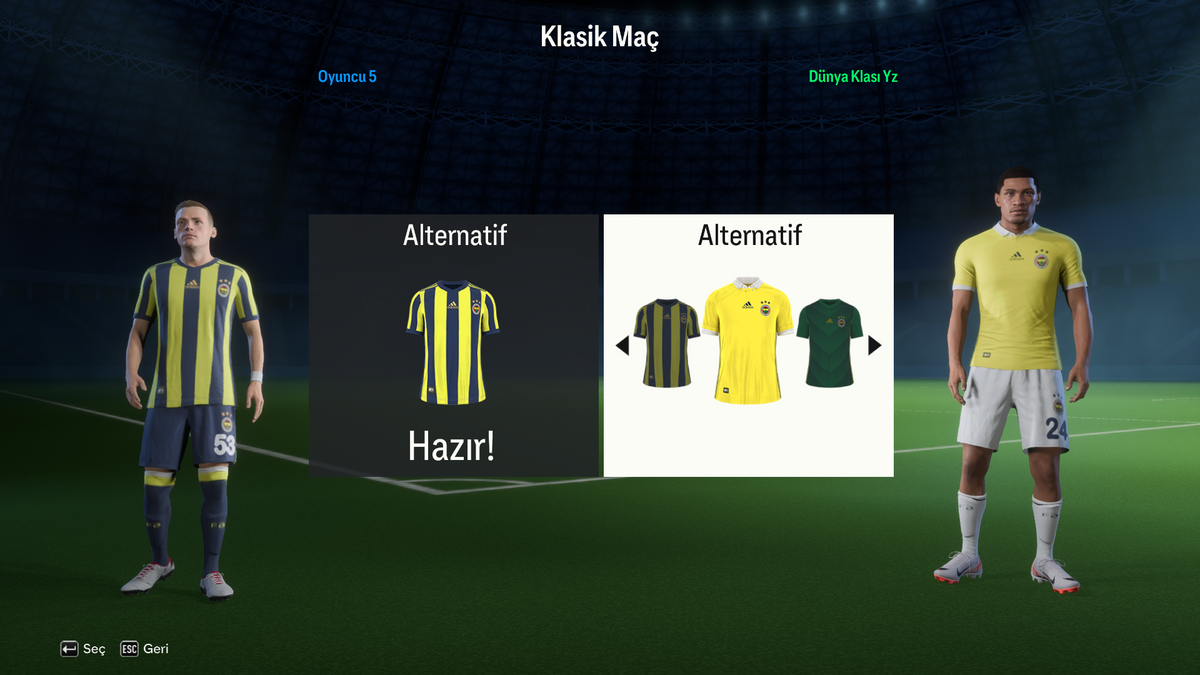Pick the dark striped kit in the white panel
The width and height of the screenshot is (1200, 675).
tap(667, 343)
